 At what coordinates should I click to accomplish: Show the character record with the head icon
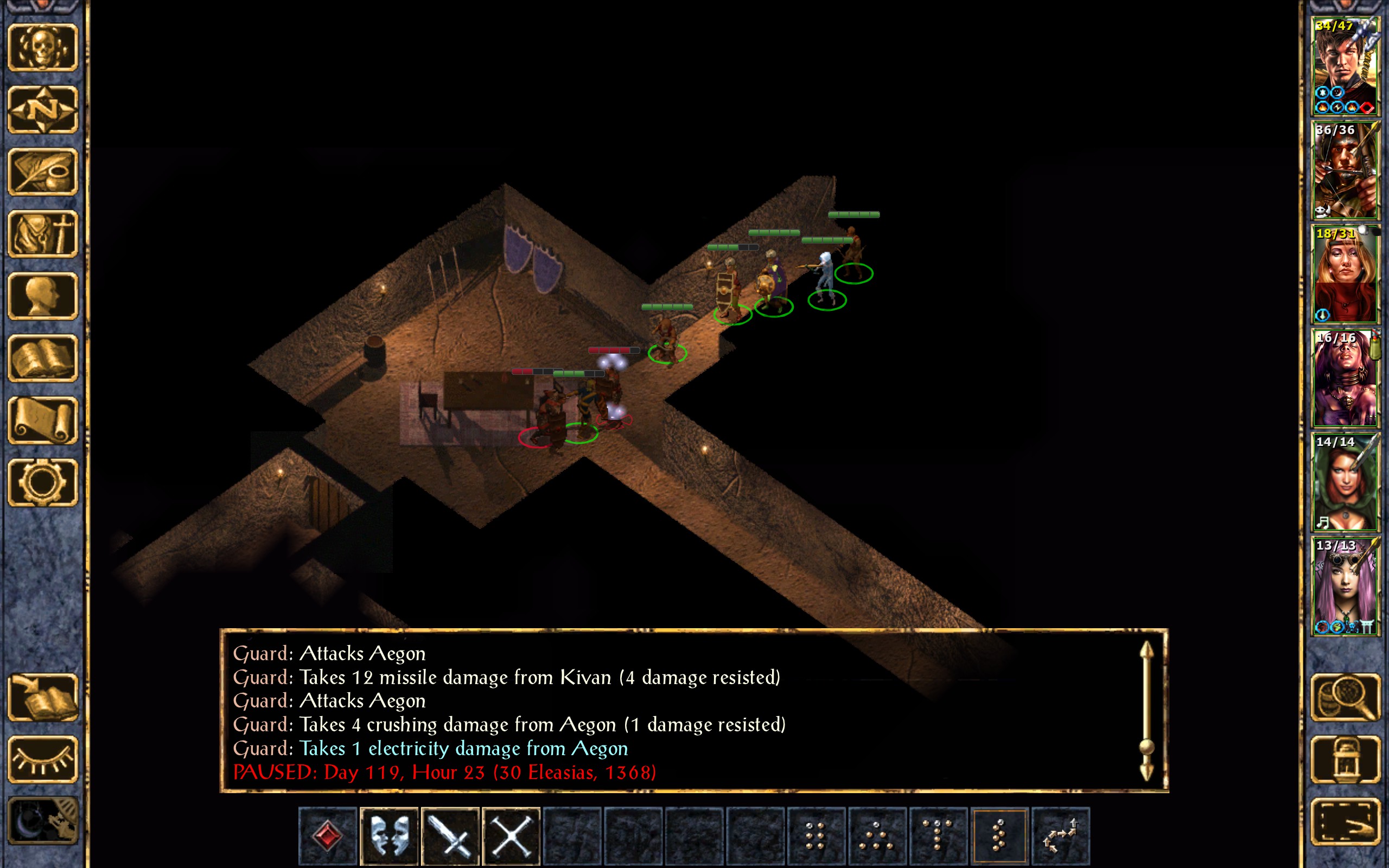click(x=43, y=296)
